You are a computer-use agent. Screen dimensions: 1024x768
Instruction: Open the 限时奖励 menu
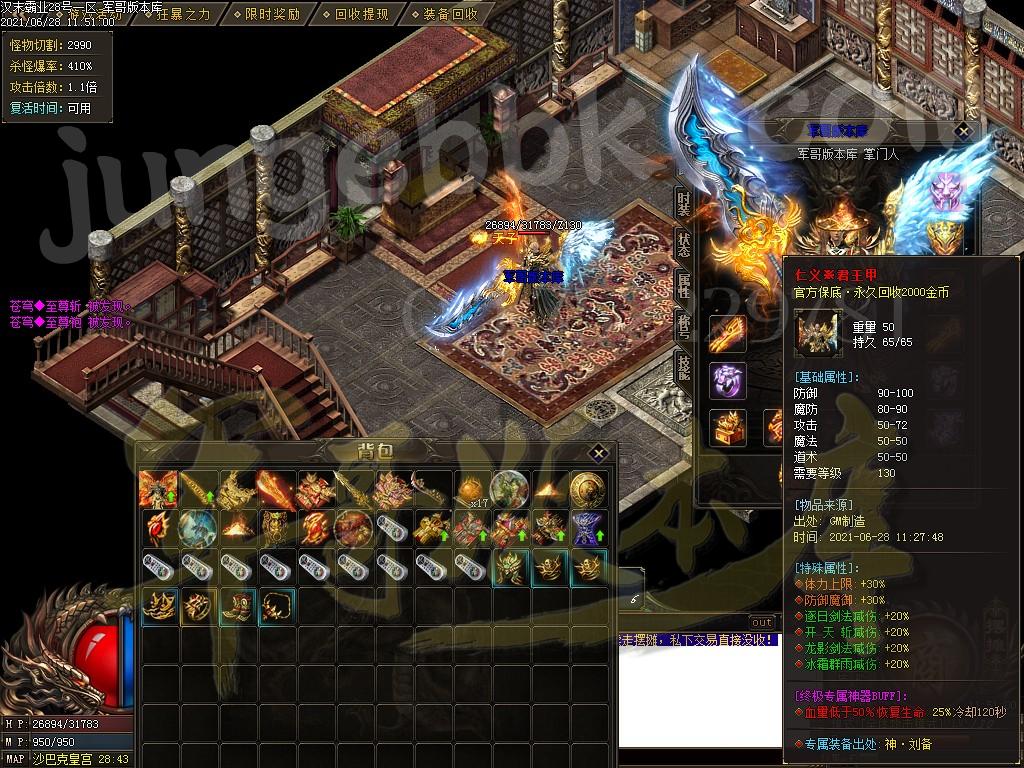pos(270,14)
